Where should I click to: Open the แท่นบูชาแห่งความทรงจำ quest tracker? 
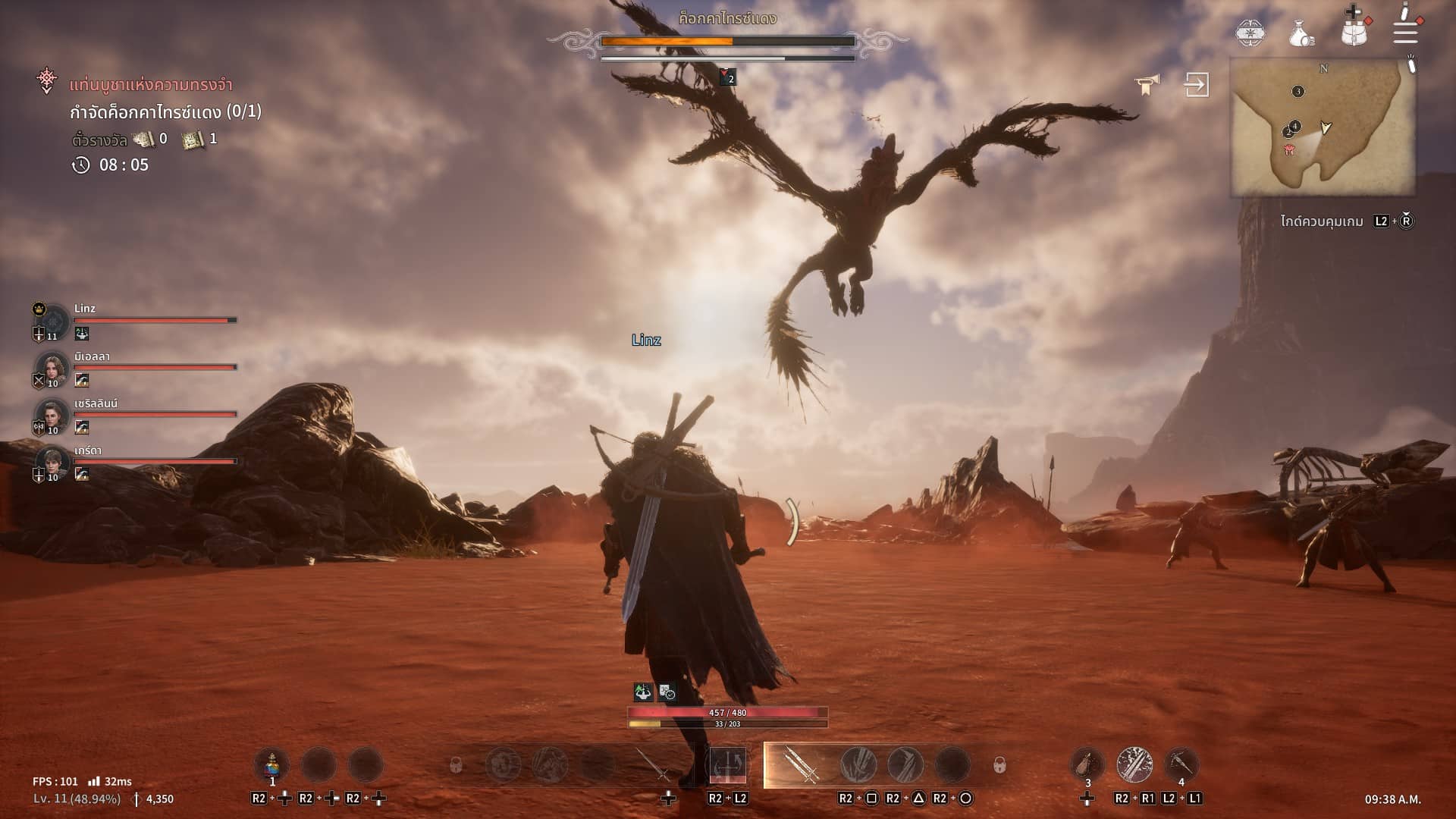pyautogui.click(x=150, y=85)
